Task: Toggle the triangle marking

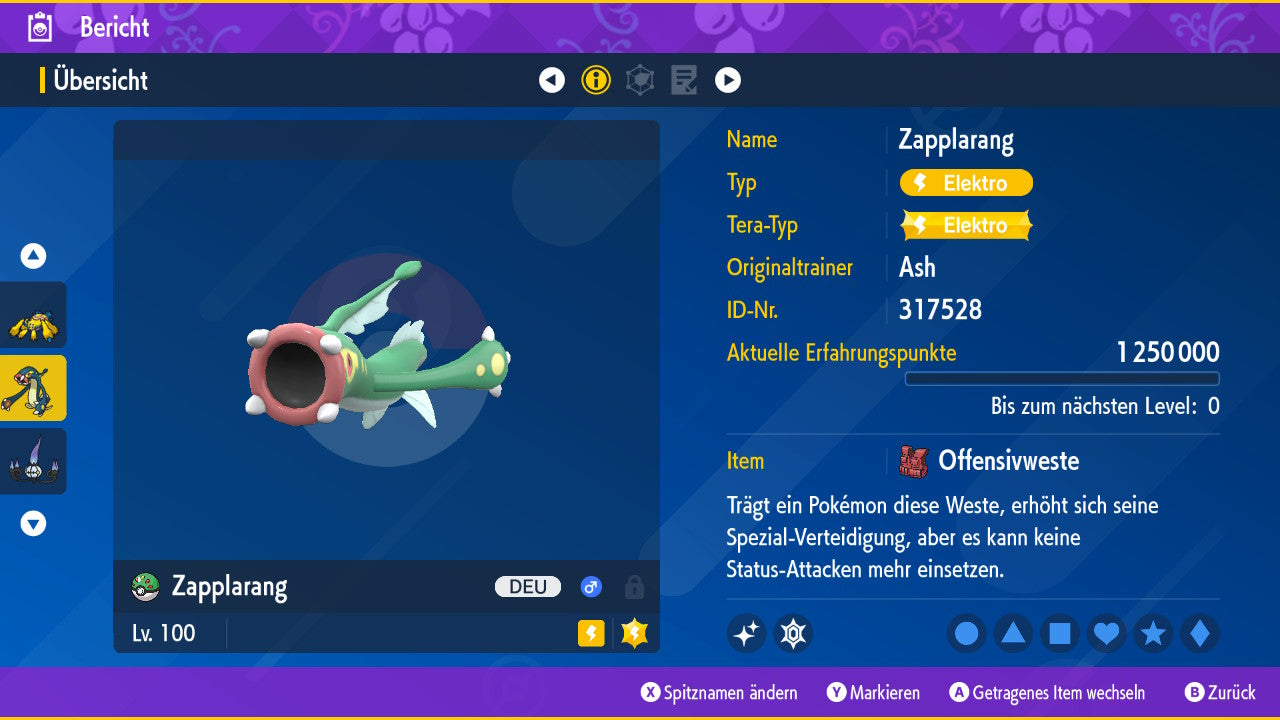Action: [x=1013, y=633]
